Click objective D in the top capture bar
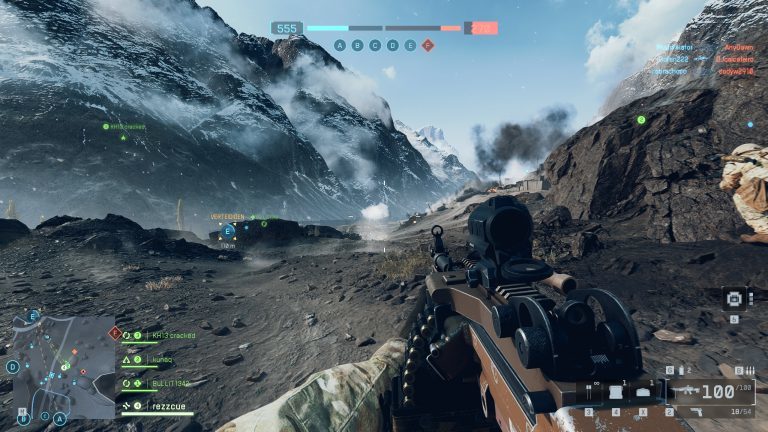 [392, 45]
